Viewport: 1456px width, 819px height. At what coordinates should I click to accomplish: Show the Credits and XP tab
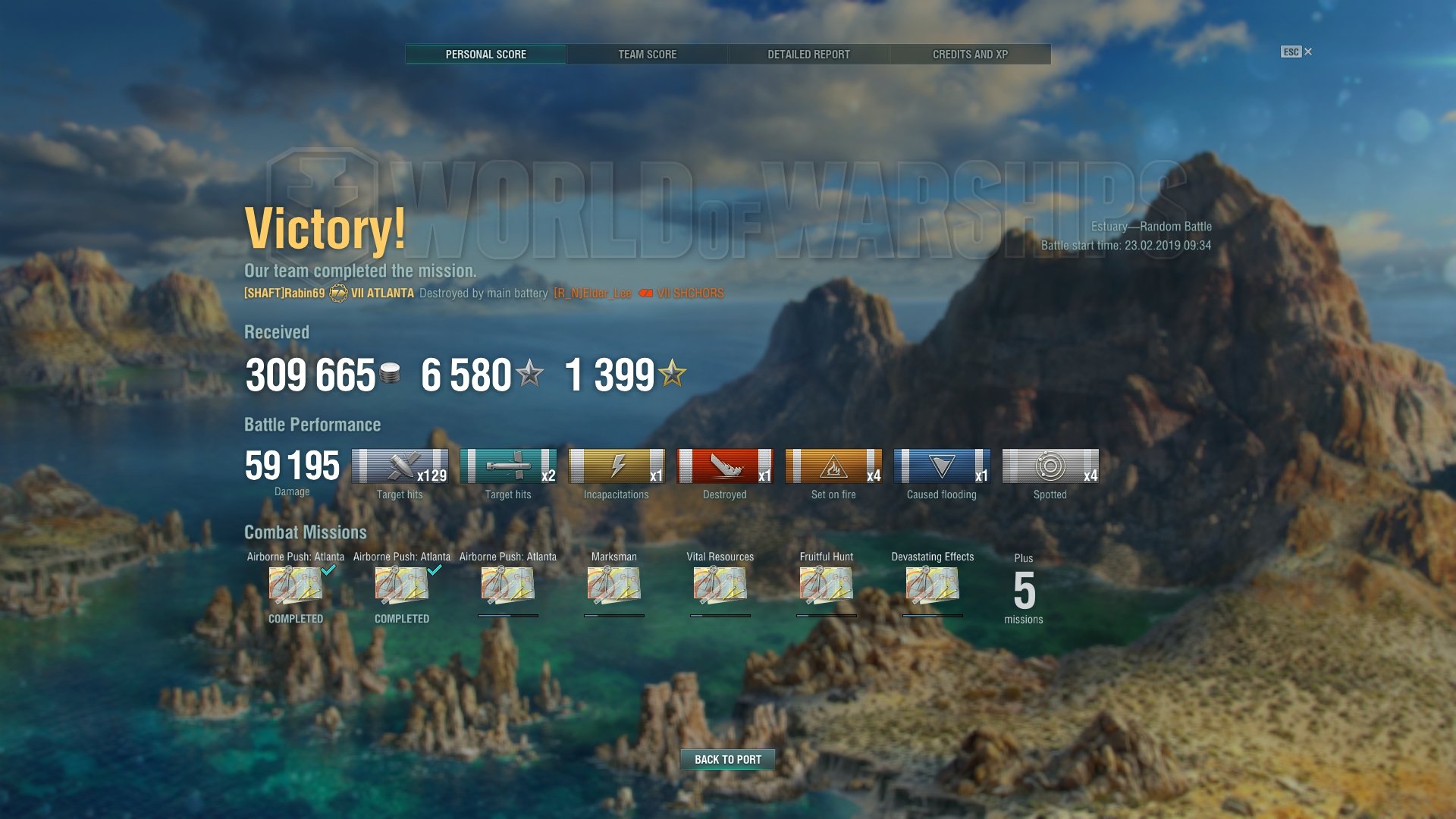(970, 55)
